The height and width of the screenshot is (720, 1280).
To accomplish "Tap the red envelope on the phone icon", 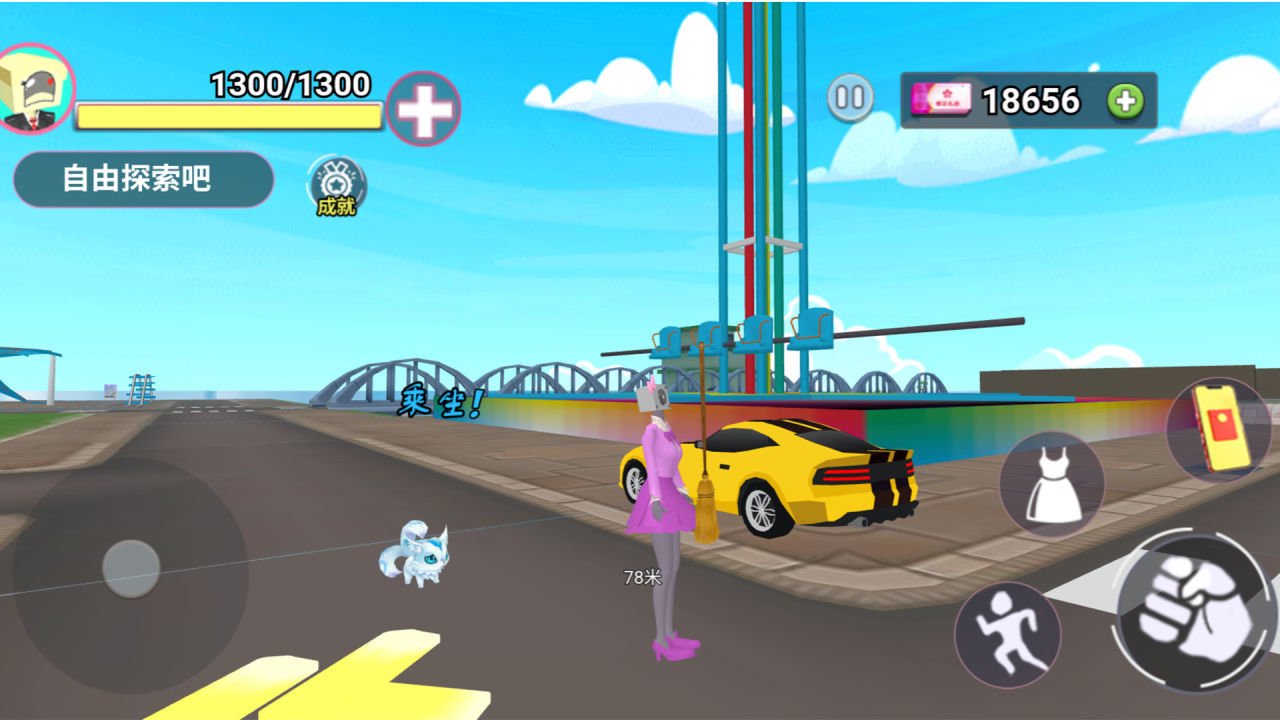I will click(1222, 426).
